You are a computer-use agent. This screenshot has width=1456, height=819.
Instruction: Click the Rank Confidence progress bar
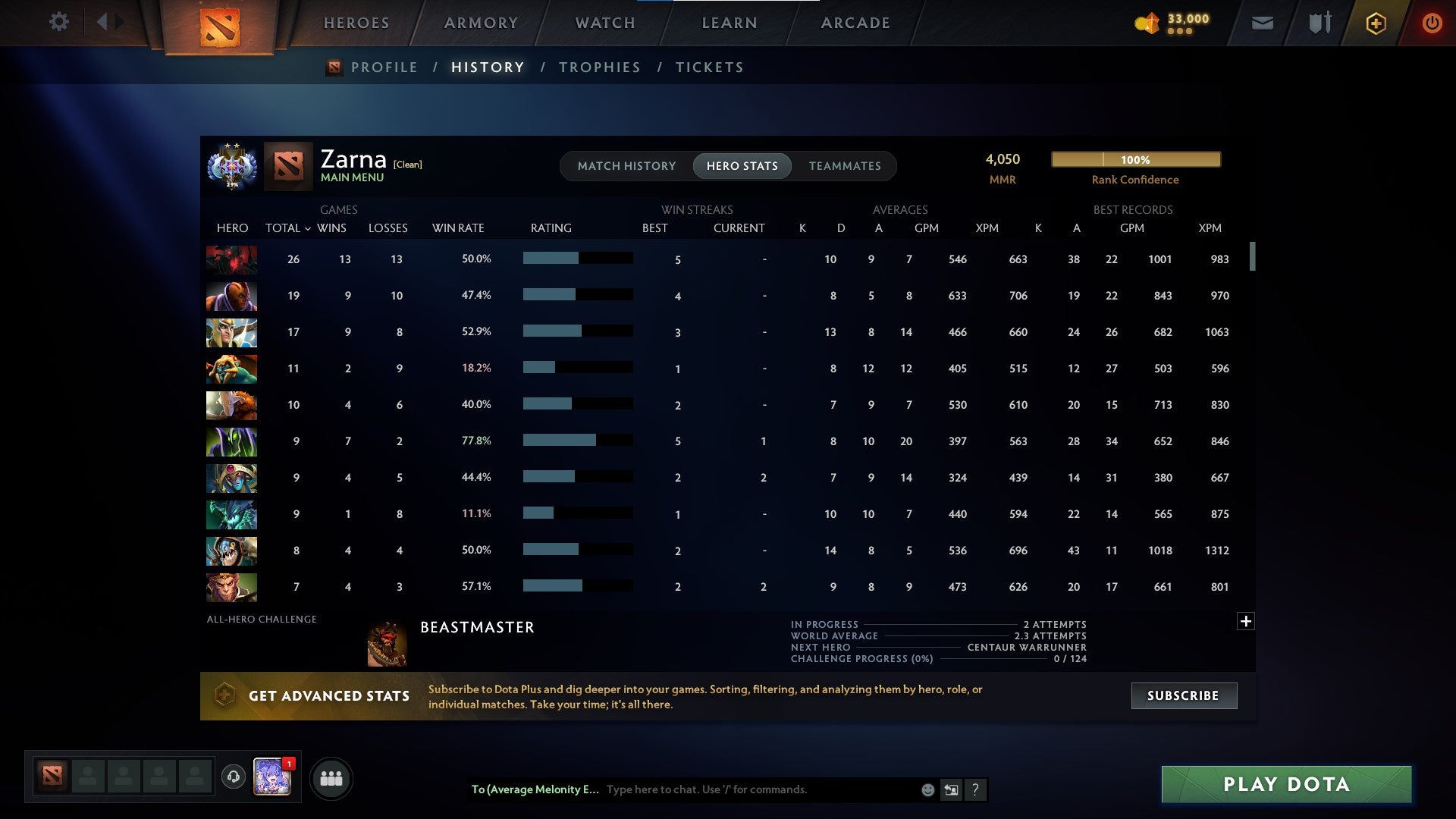tap(1135, 160)
